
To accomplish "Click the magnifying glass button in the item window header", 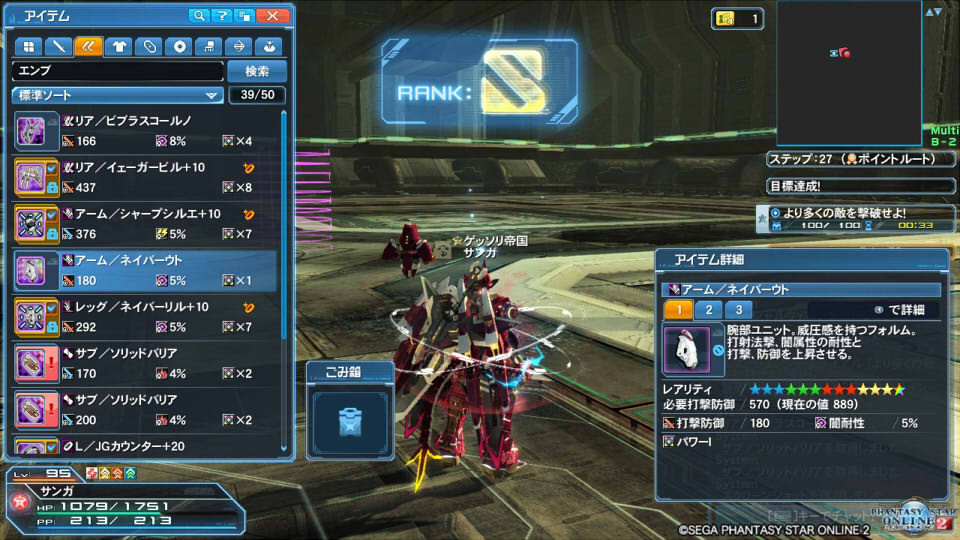I will coord(199,16).
